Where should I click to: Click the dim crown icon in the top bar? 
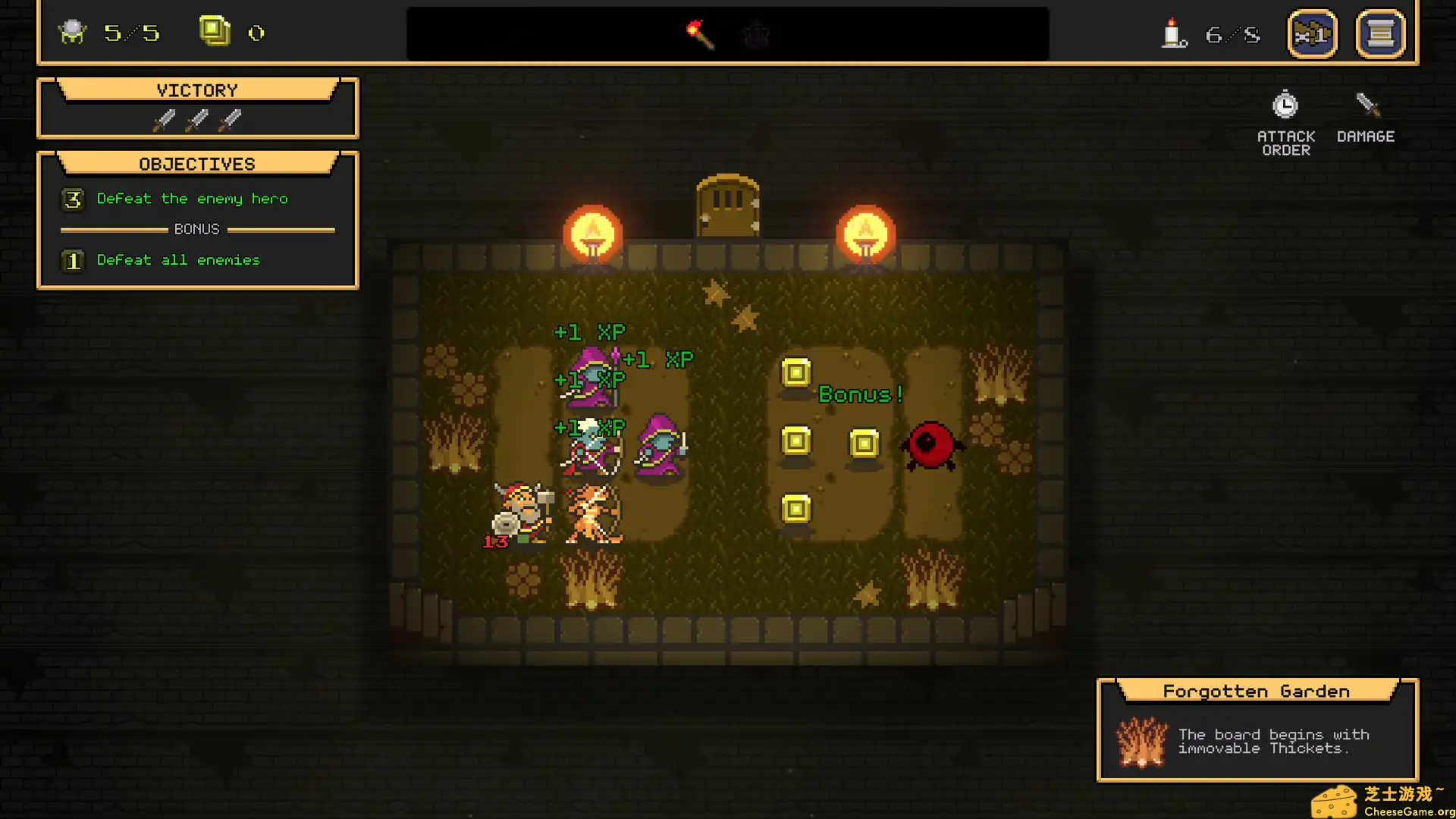tap(758, 35)
